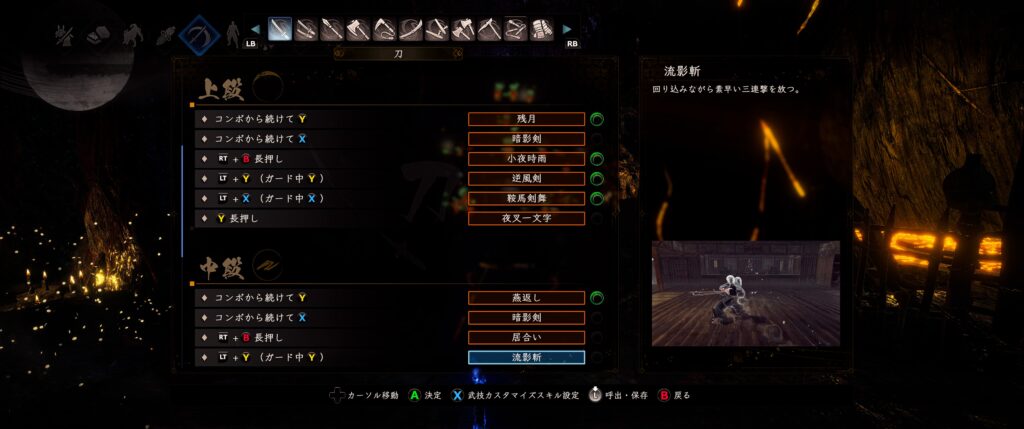The width and height of the screenshot is (1024, 429).
Task: Select the 残月 skill in 上段
Action: point(526,119)
